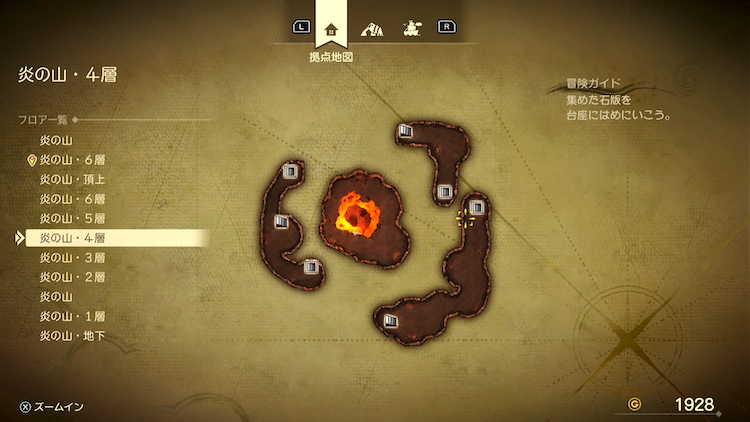Open floor 炎の山・1層
The height and width of the screenshot is (422, 750).
point(72,316)
